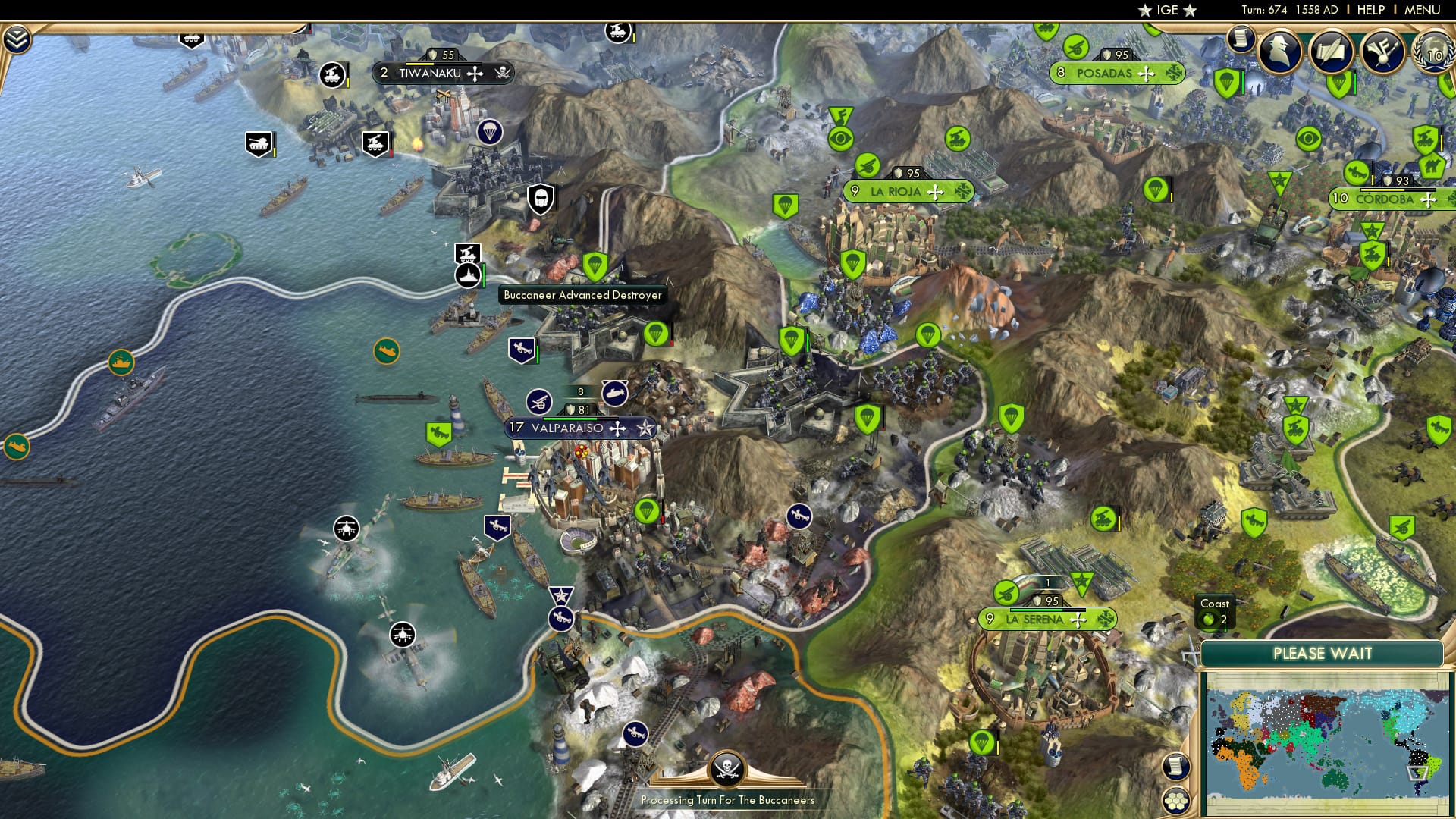Image resolution: width=1456 pixels, height=819 pixels.
Task: Open HELP from the top bar
Action: pyautogui.click(x=1369, y=10)
